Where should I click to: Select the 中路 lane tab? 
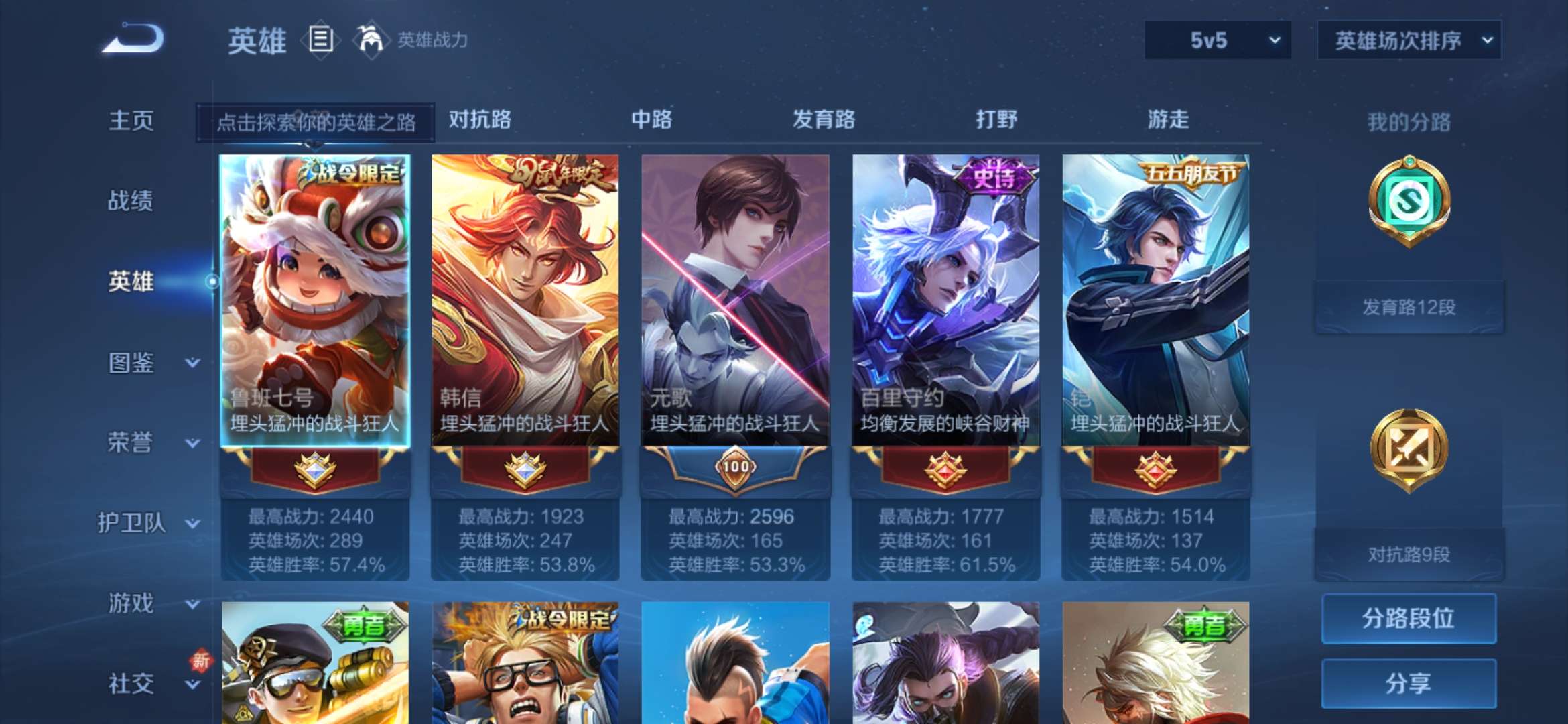pyautogui.click(x=652, y=119)
